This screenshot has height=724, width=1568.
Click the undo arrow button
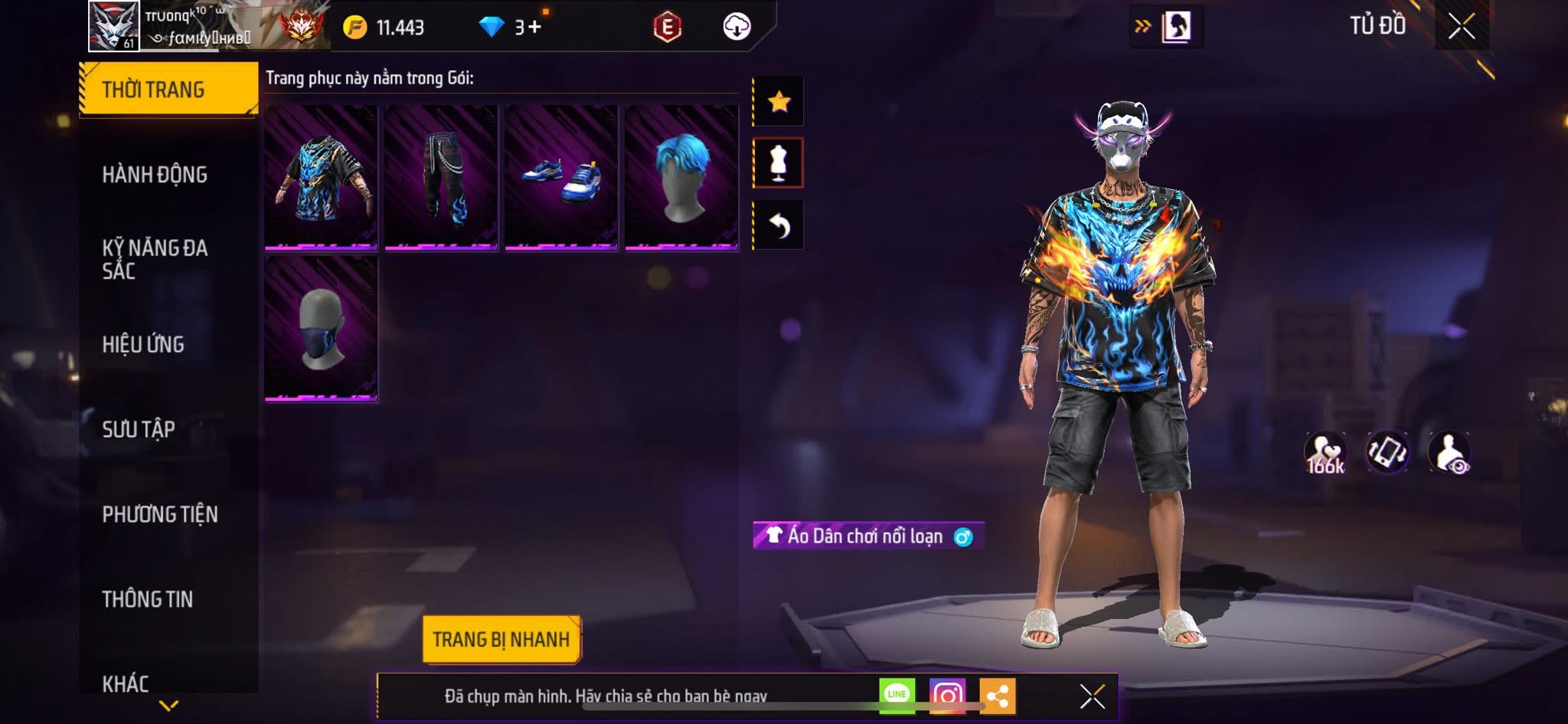point(779,225)
